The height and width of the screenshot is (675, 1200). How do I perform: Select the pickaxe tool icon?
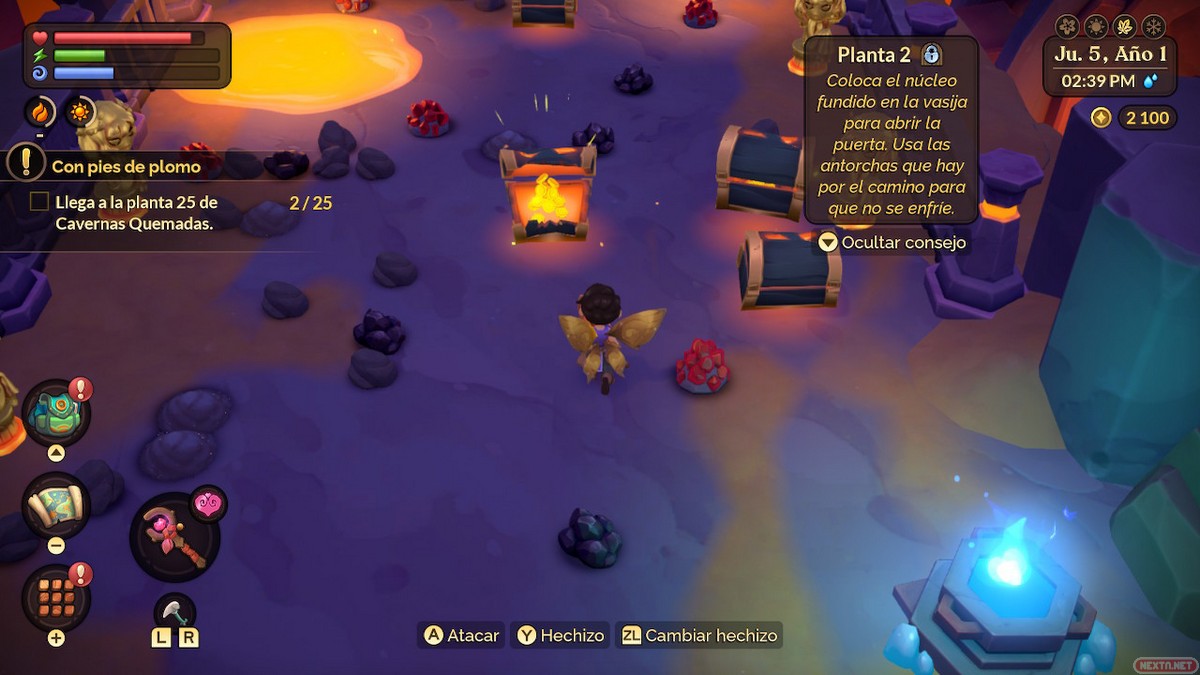click(x=174, y=610)
